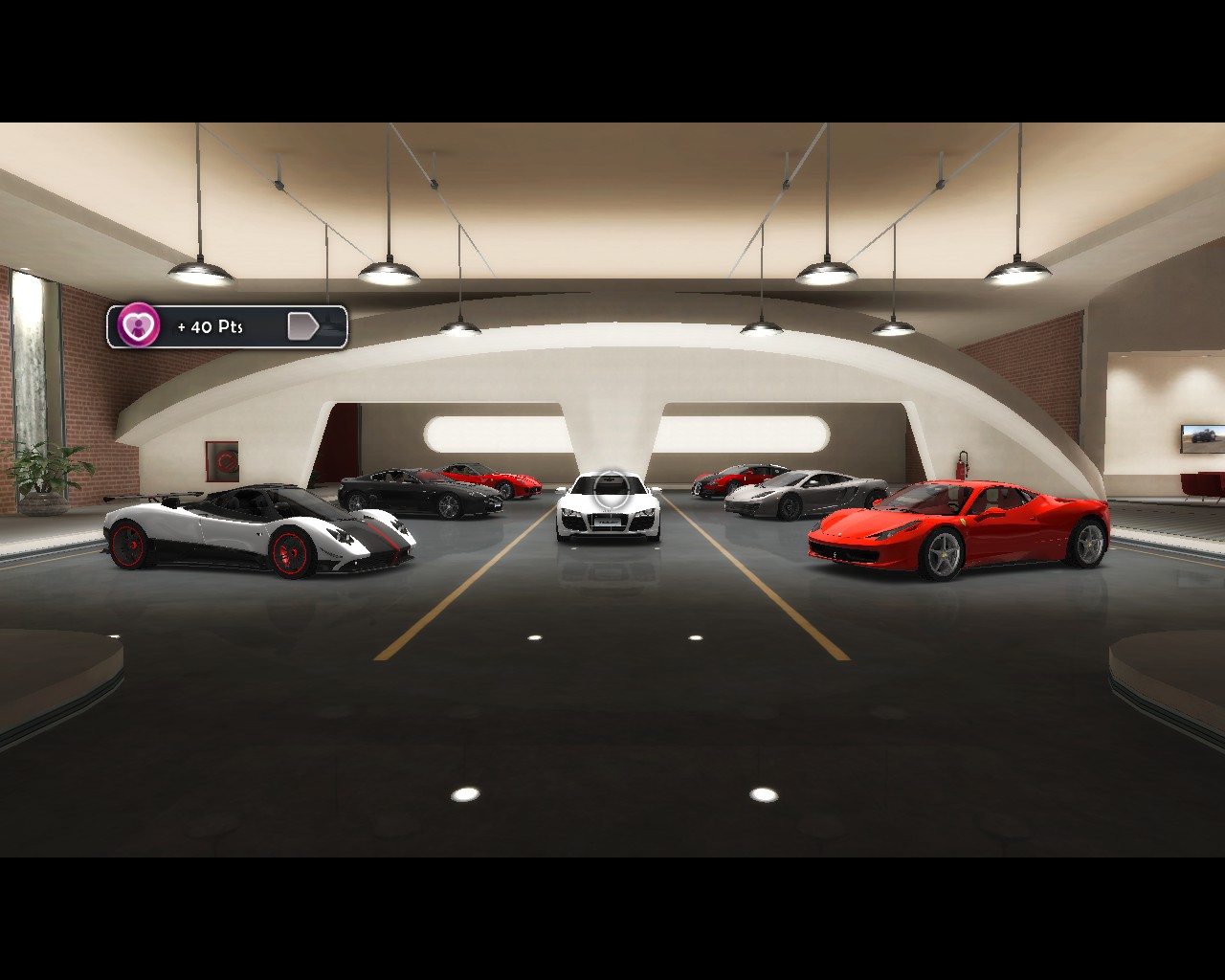Click the framed artwork on the left wall
This screenshot has height=980, width=1225.
click(x=224, y=460)
